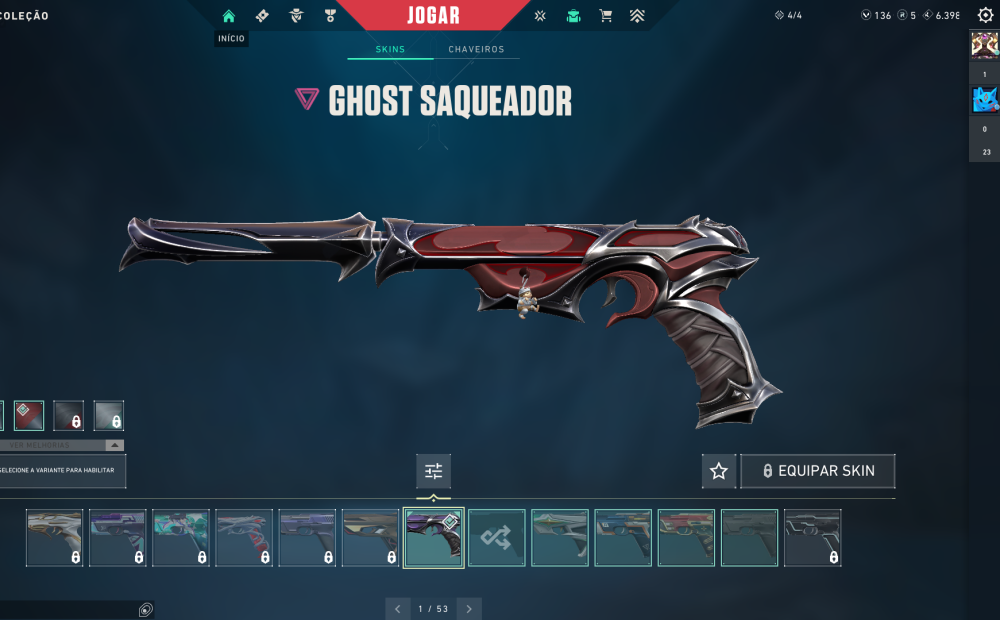Select the locked black wireframe Ghost skin
The height and width of the screenshot is (620, 1000).
tap(812, 538)
